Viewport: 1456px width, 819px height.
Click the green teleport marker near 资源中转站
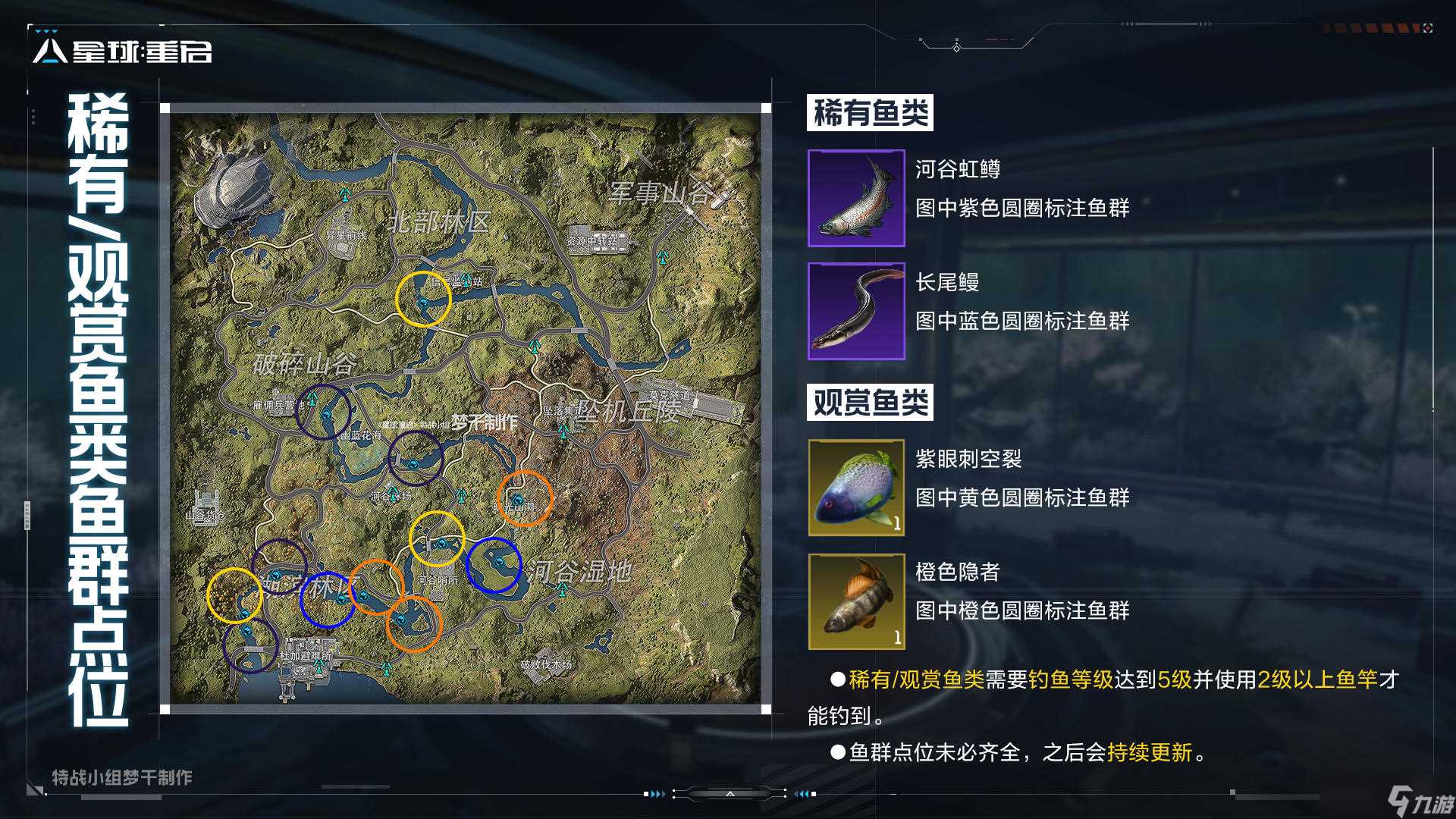(x=663, y=256)
